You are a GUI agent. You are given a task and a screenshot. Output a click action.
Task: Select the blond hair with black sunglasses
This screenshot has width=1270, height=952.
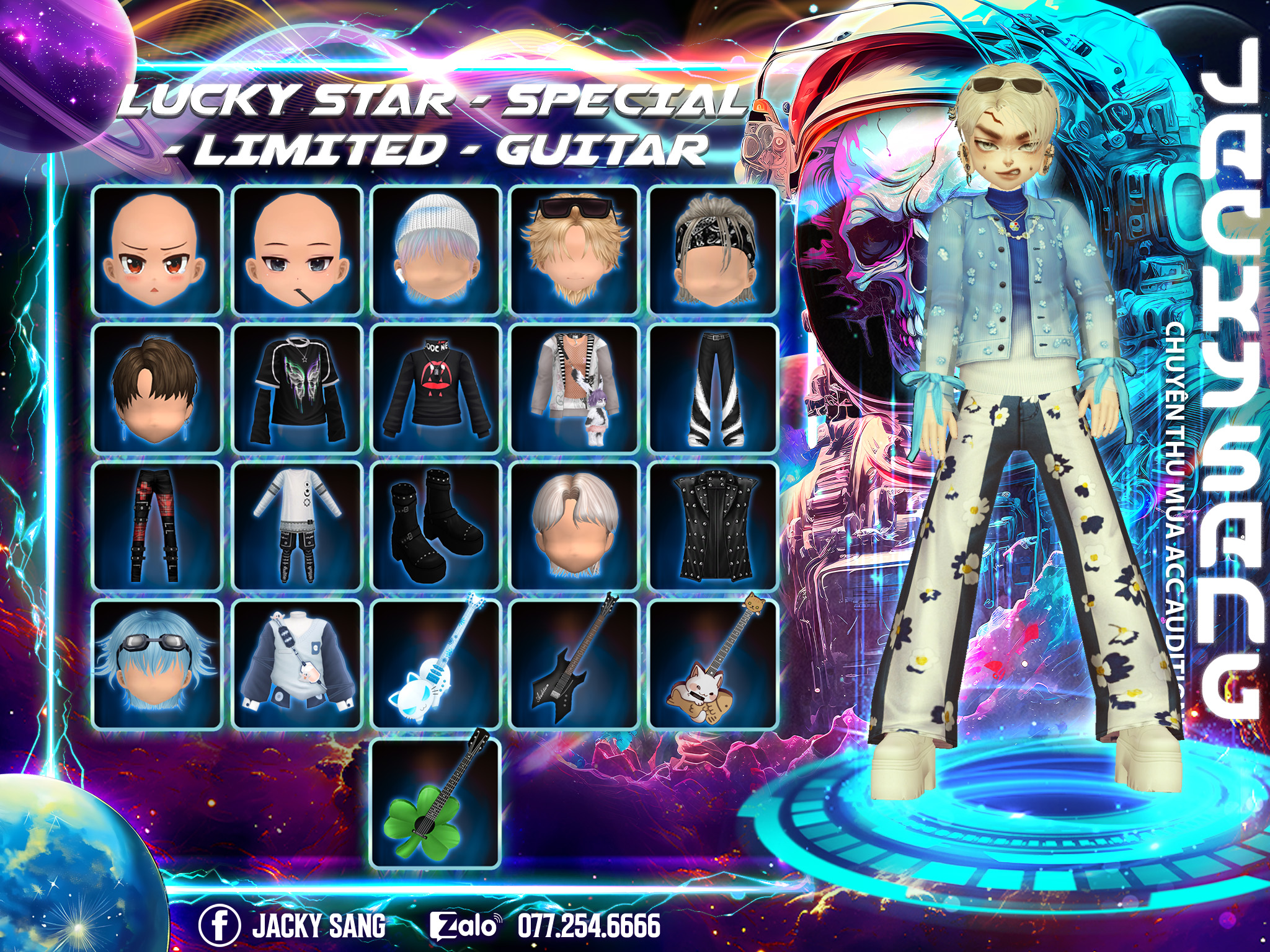[x=574, y=250]
